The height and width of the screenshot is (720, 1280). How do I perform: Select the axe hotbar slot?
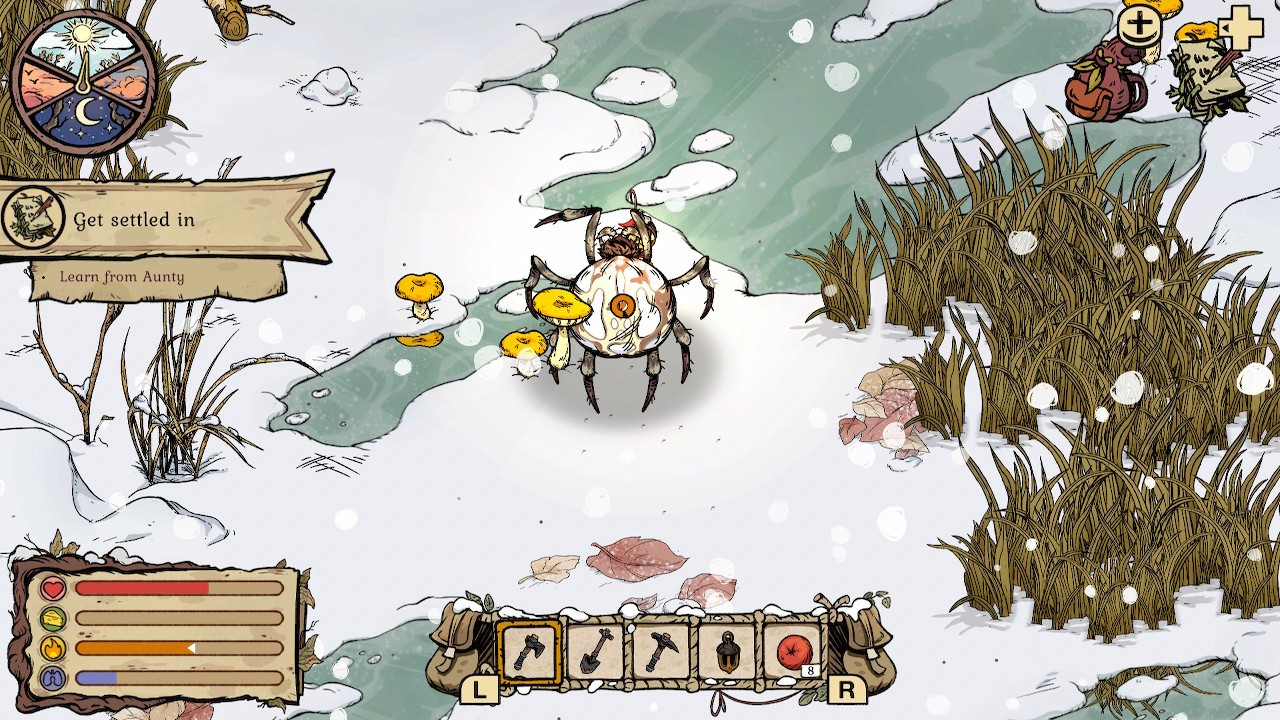click(x=529, y=652)
